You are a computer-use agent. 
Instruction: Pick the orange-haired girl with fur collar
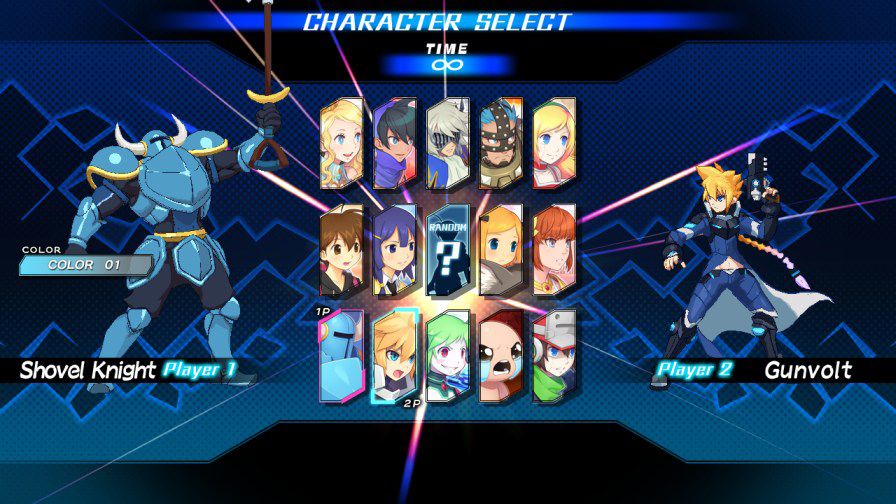pyautogui.click(x=500, y=251)
